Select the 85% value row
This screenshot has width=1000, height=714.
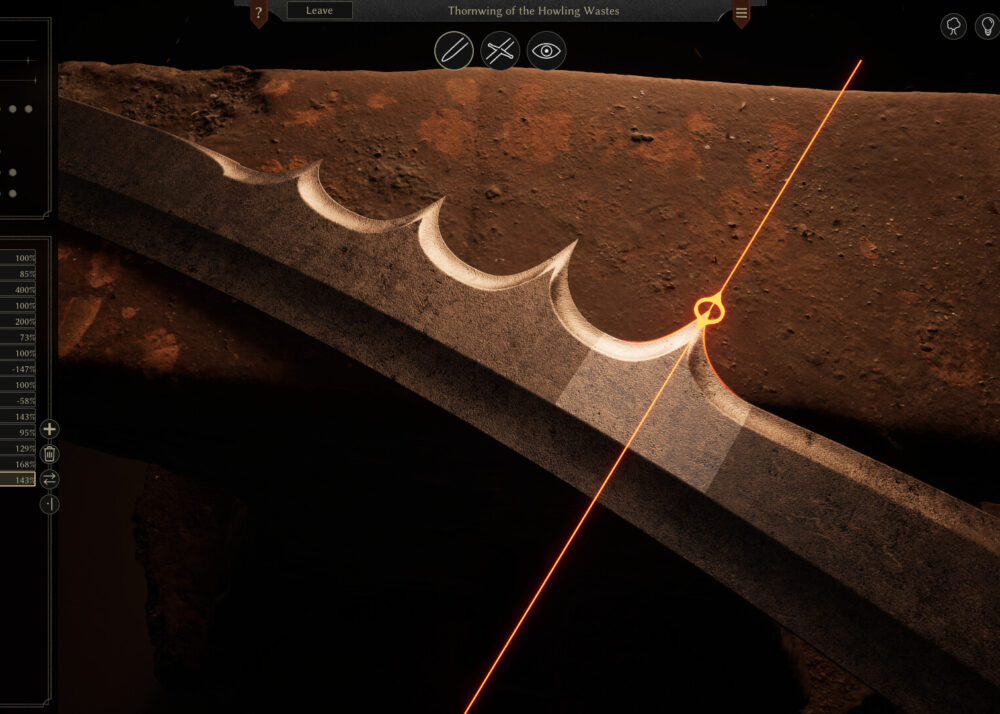18,274
